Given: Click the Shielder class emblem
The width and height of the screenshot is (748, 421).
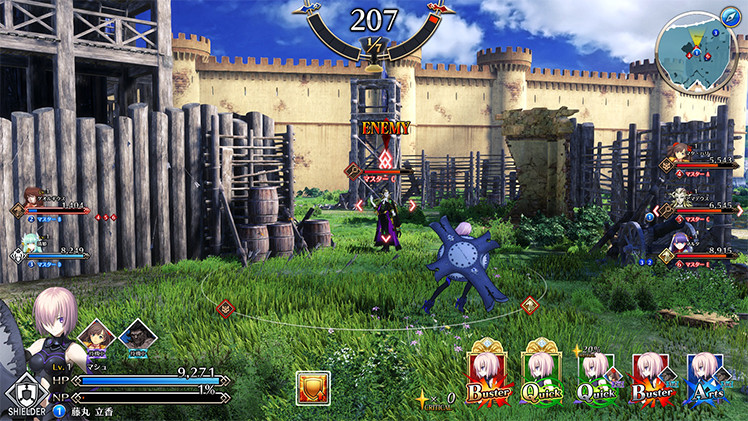Looking at the screenshot, I should [22, 391].
